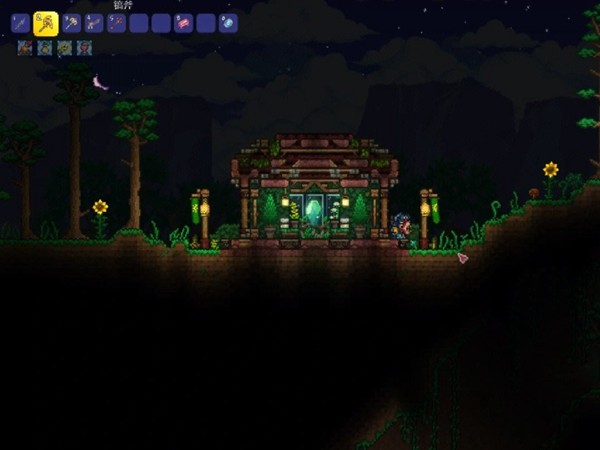This screenshot has width=600, height=450.
Task: Pick the pink item in hotbar slot eight
Action: click(183, 23)
